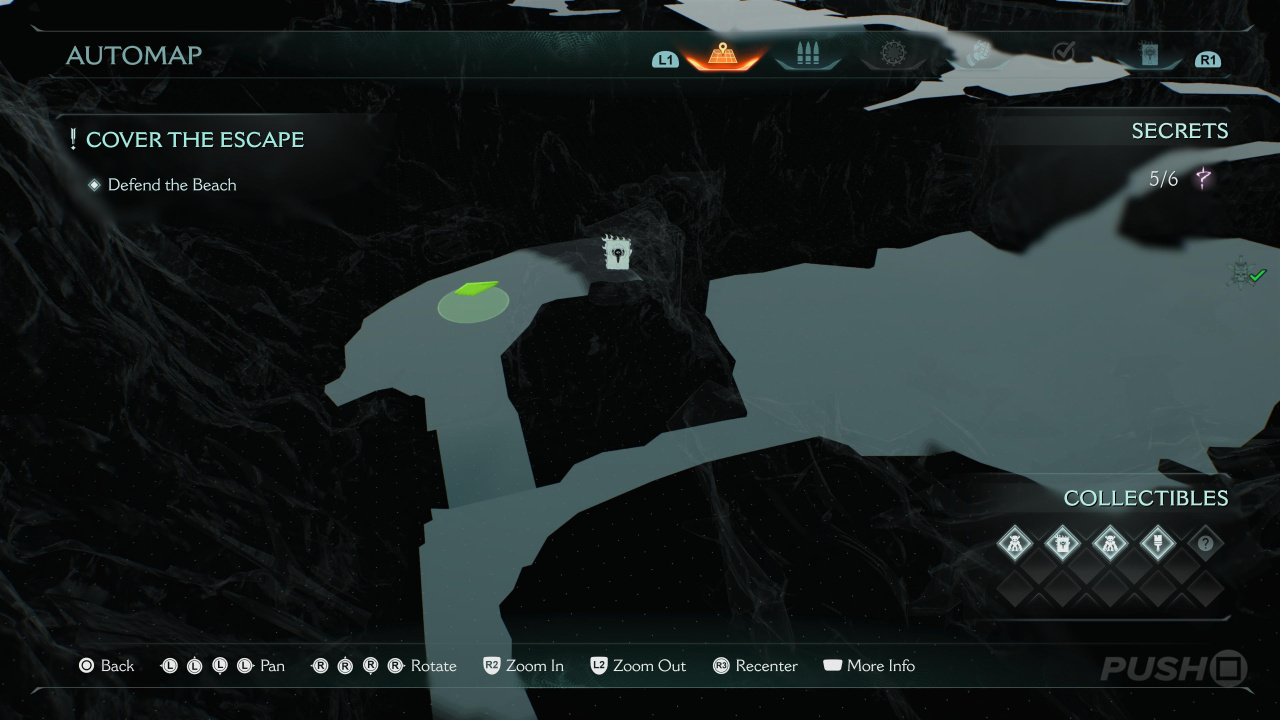Open the gauntlet fist tab
1280x720 pixels.
click(978, 54)
